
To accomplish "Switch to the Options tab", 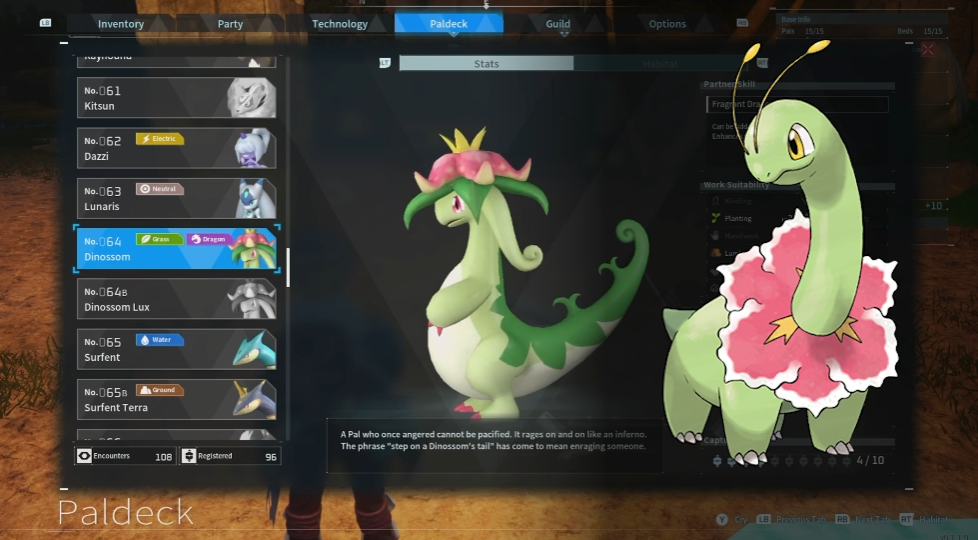I will pos(667,24).
